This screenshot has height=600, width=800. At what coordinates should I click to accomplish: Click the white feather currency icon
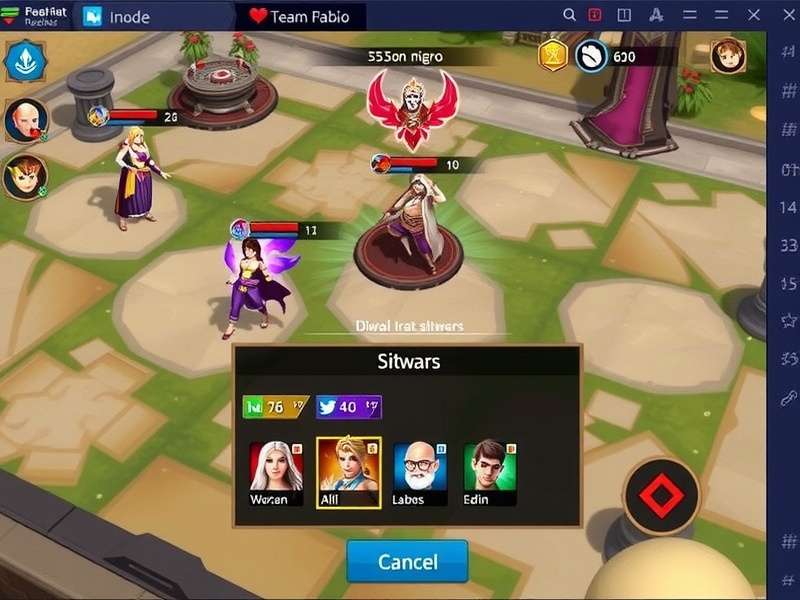tap(593, 56)
